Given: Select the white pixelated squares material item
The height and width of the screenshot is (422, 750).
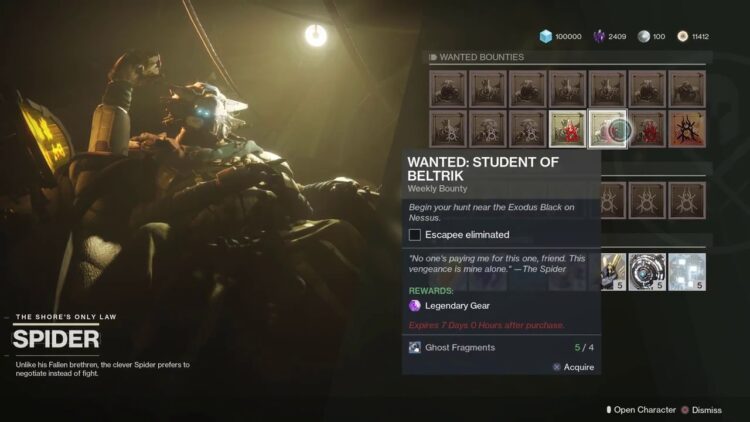Looking at the screenshot, I should pyautogui.click(x=687, y=271).
